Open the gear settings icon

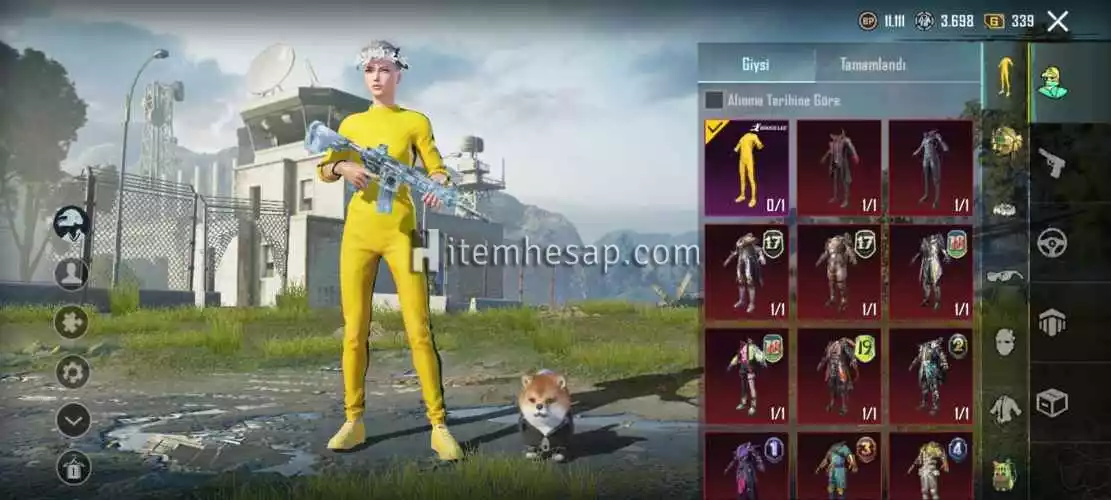[72, 372]
